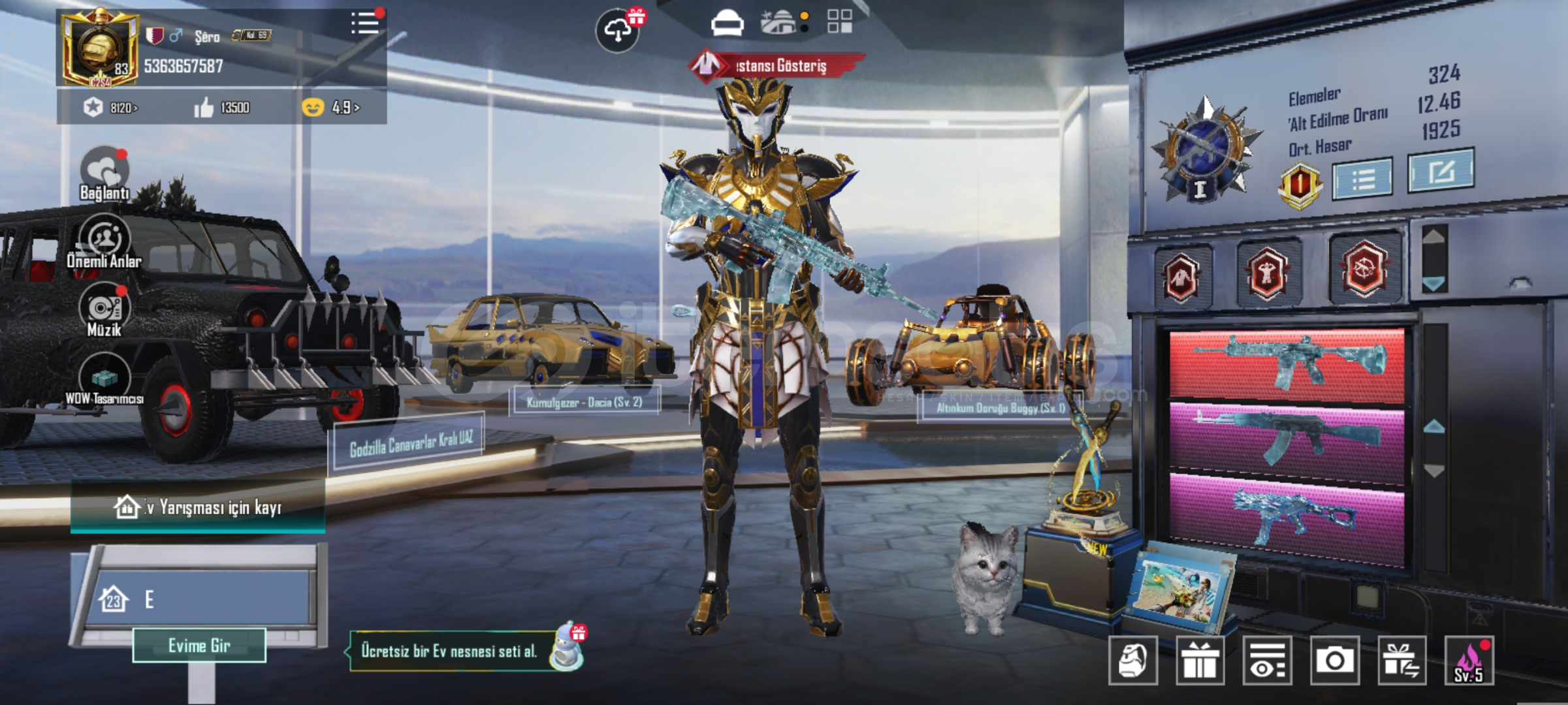Viewport: 1568px width, 705px height.
Task: Click the edit stats pencil button
Action: (1440, 170)
